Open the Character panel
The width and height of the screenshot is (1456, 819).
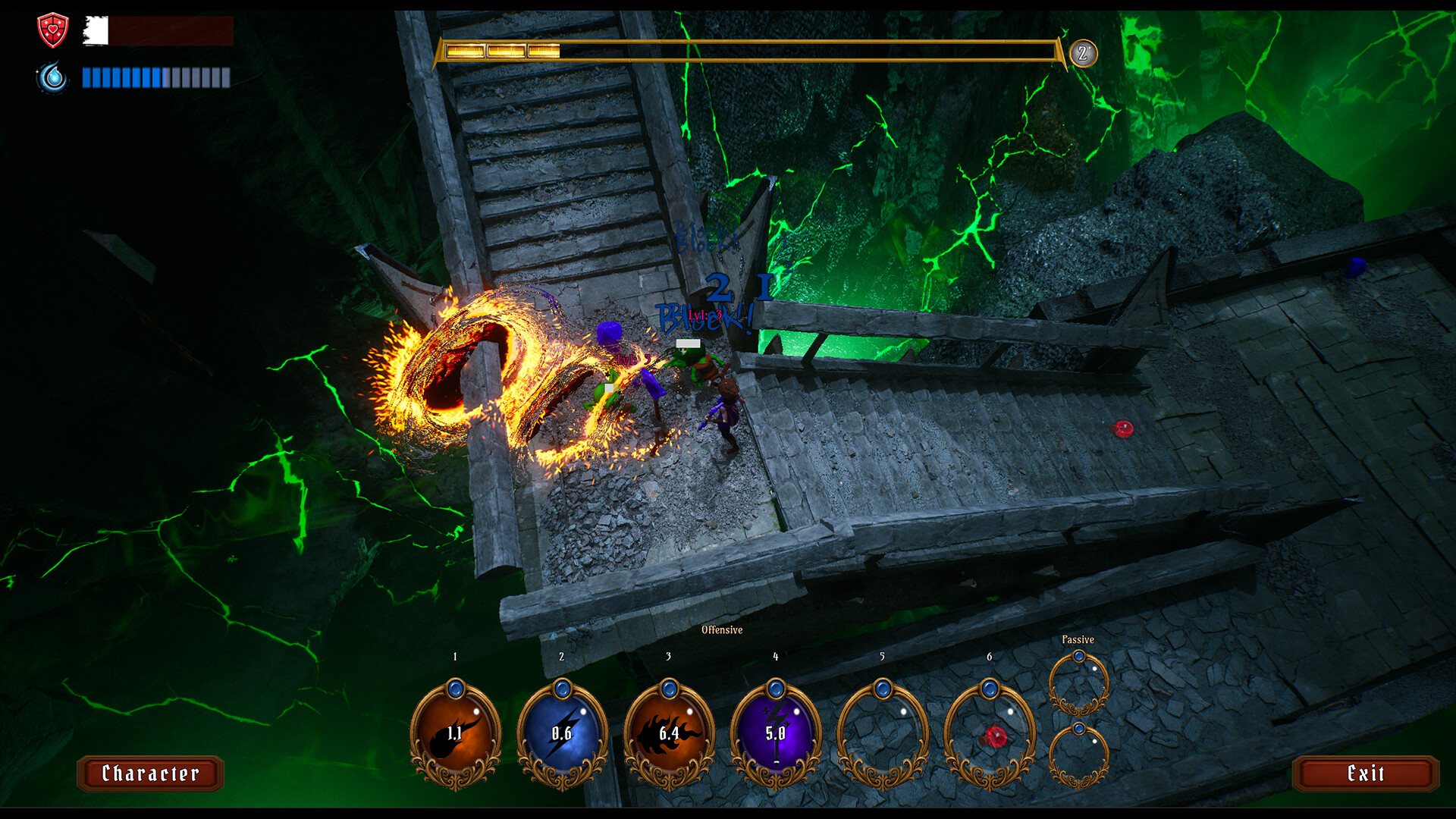pos(149,774)
